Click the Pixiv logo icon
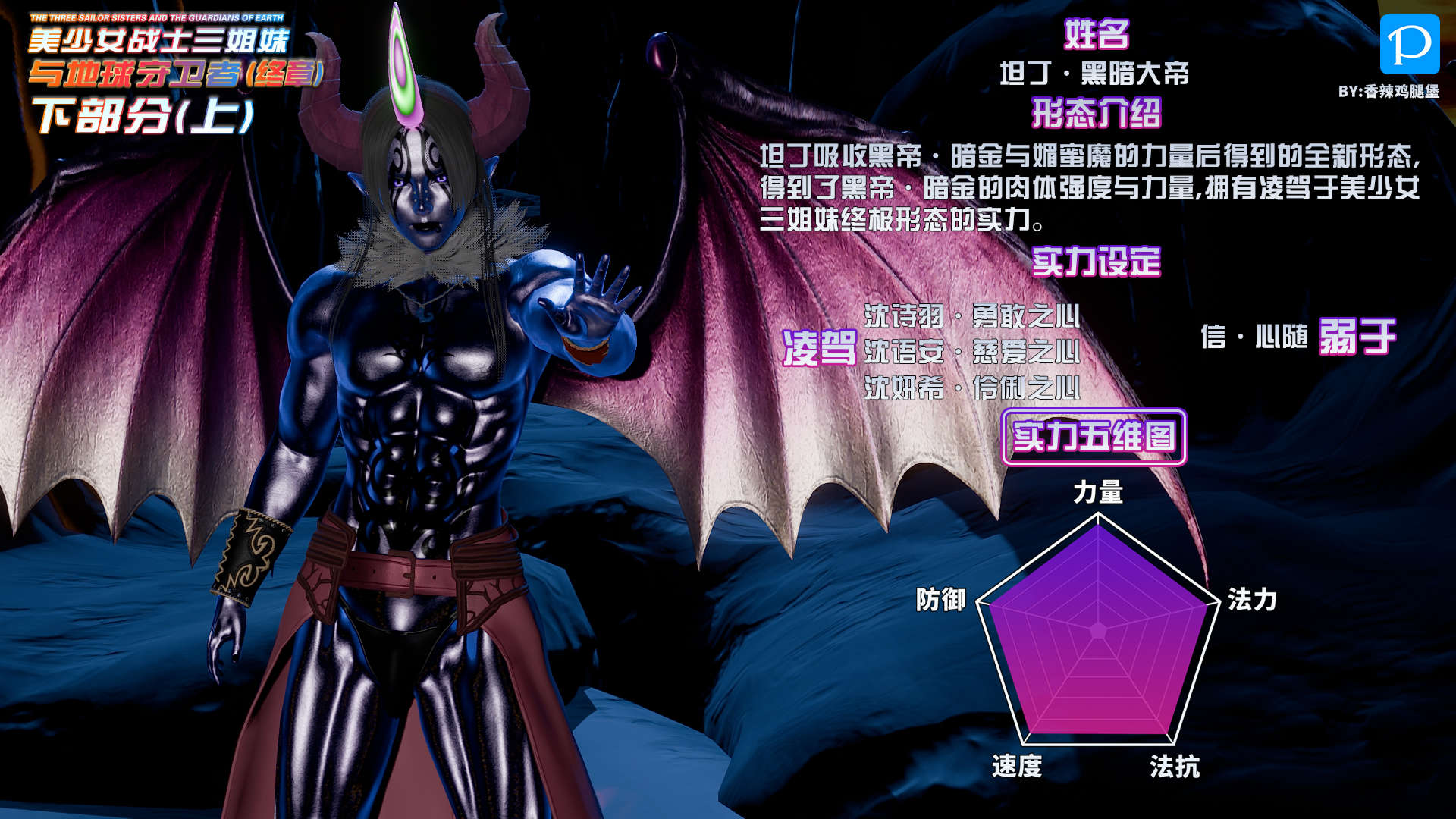This screenshot has width=1456, height=819. (x=1409, y=45)
